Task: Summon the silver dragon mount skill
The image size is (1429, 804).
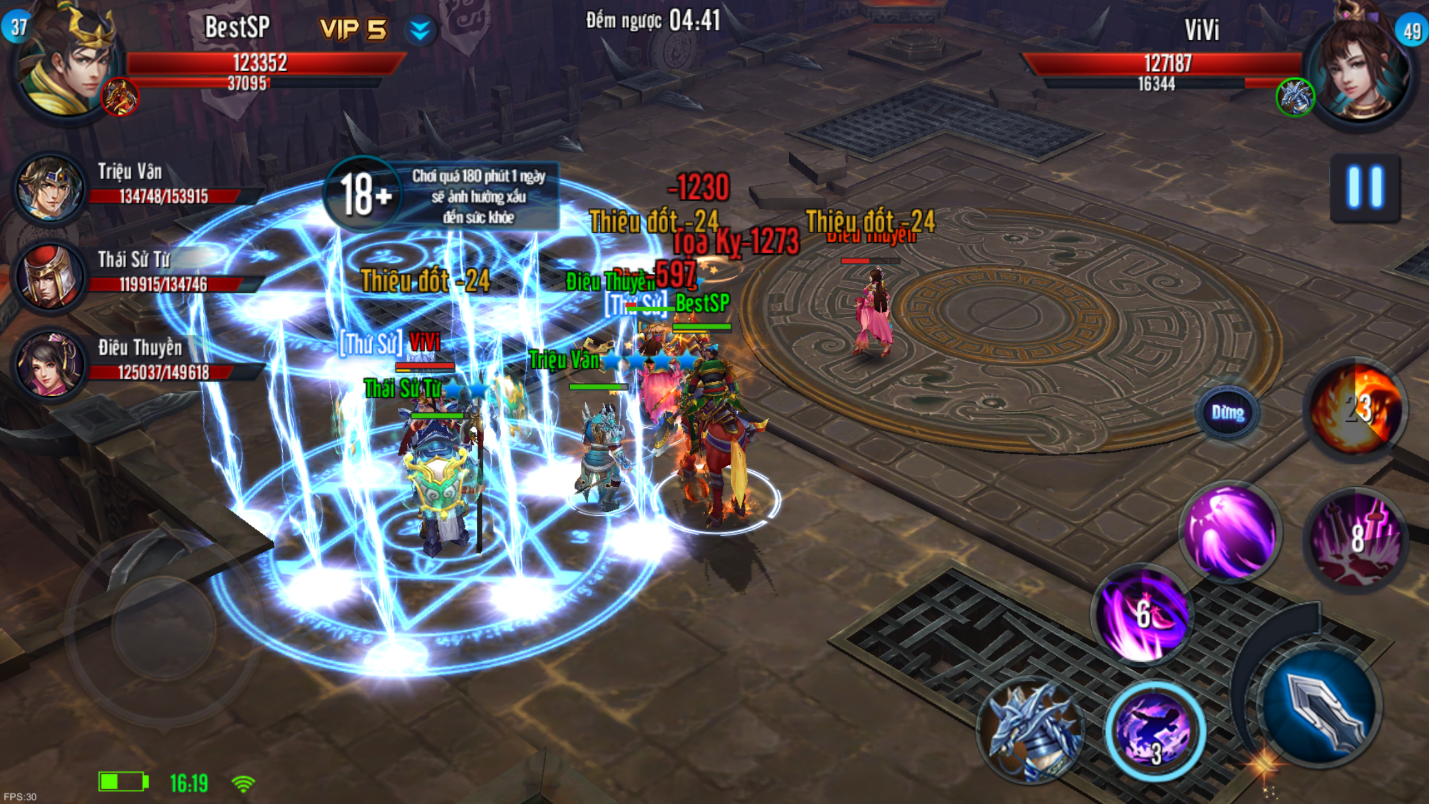Action: pos(1029,727)
